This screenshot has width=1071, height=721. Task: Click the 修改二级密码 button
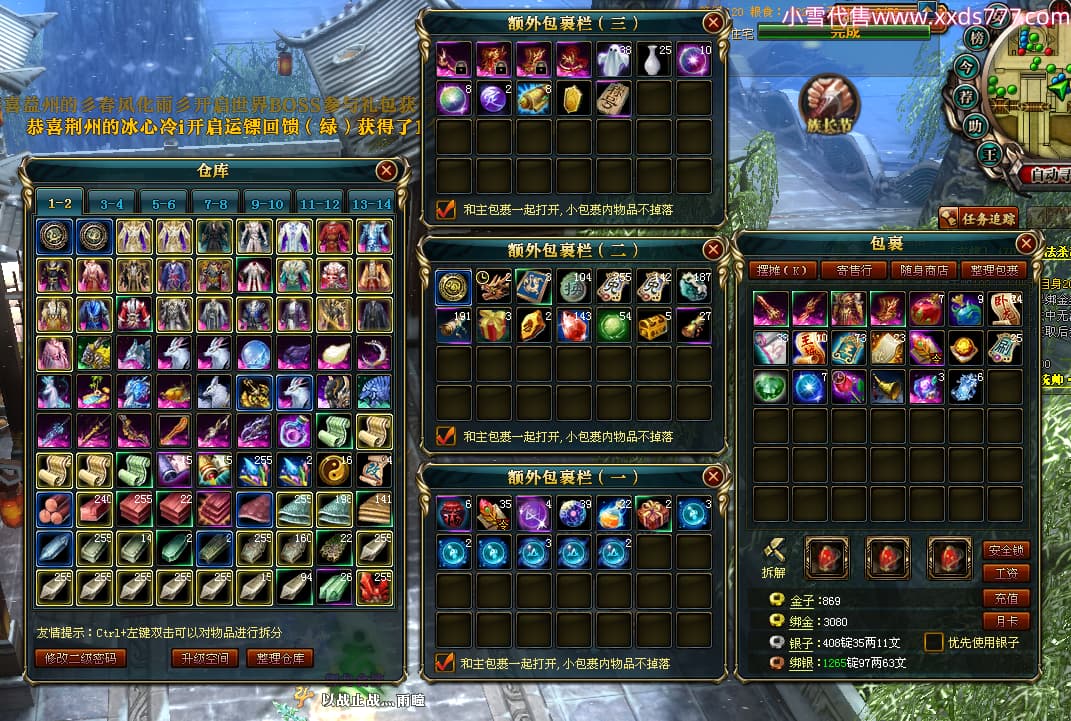point(81,658)
